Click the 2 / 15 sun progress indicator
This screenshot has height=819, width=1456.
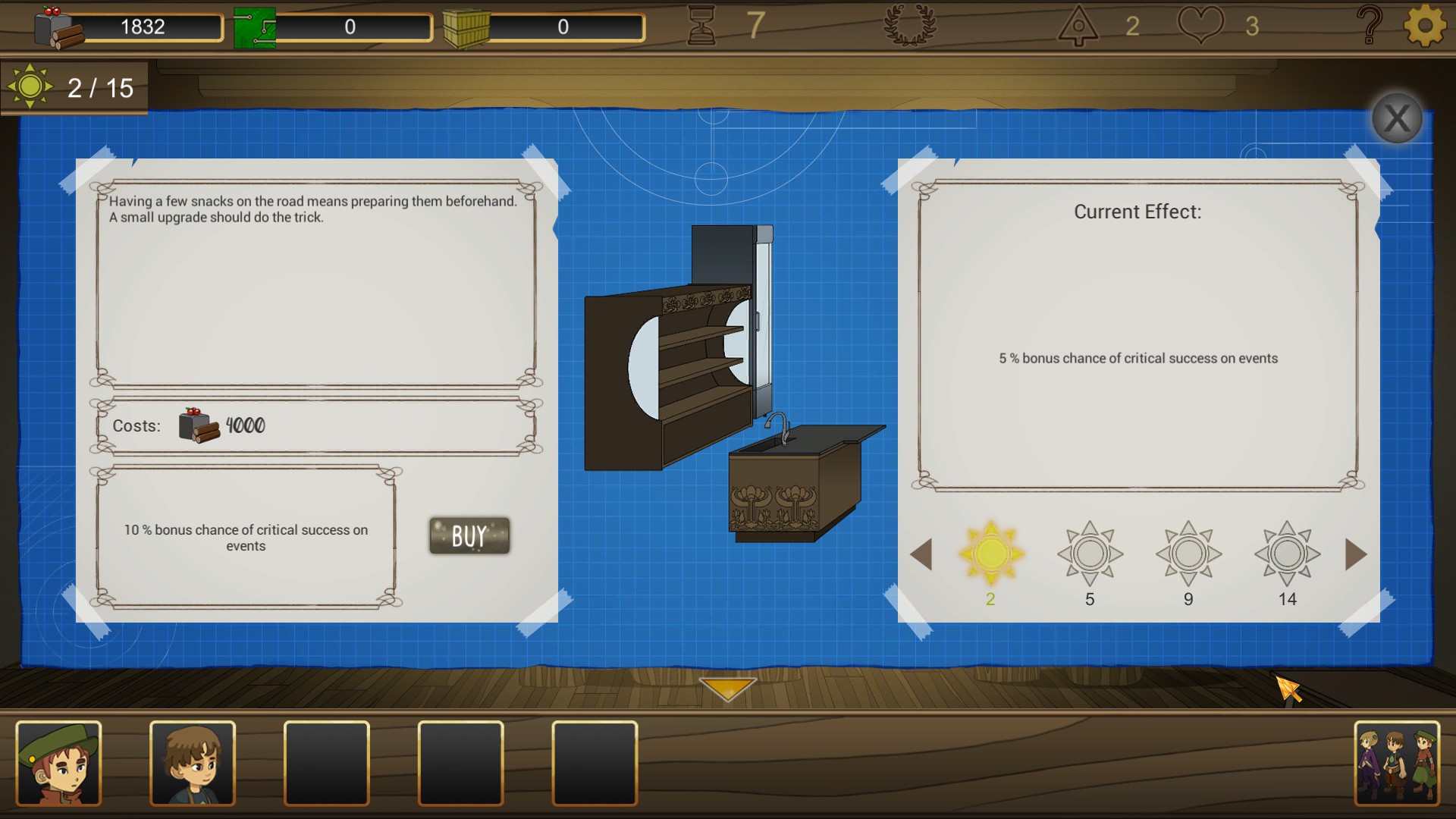74,87
